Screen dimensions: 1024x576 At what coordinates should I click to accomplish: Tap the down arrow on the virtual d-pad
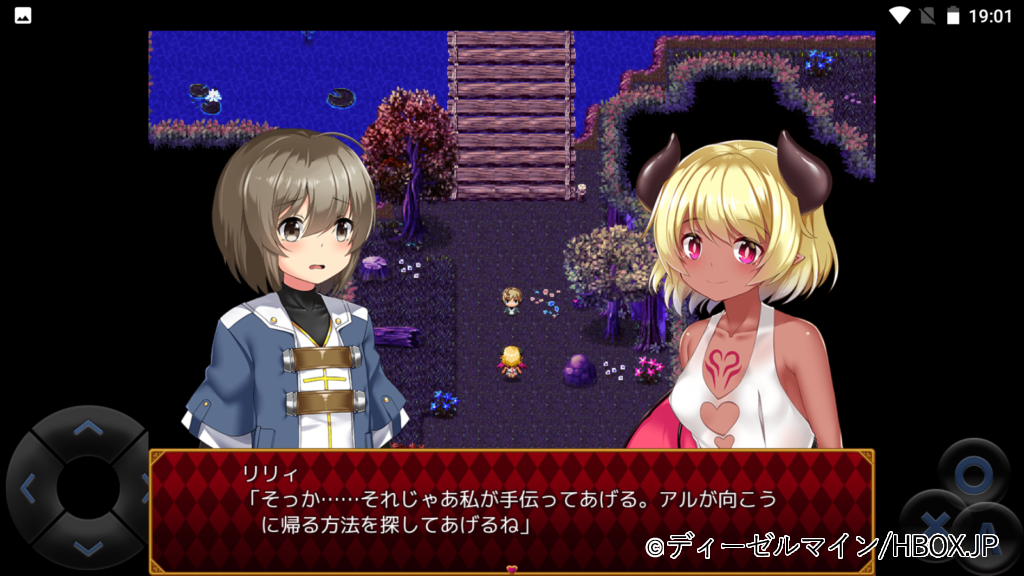(x=88, y=547)
